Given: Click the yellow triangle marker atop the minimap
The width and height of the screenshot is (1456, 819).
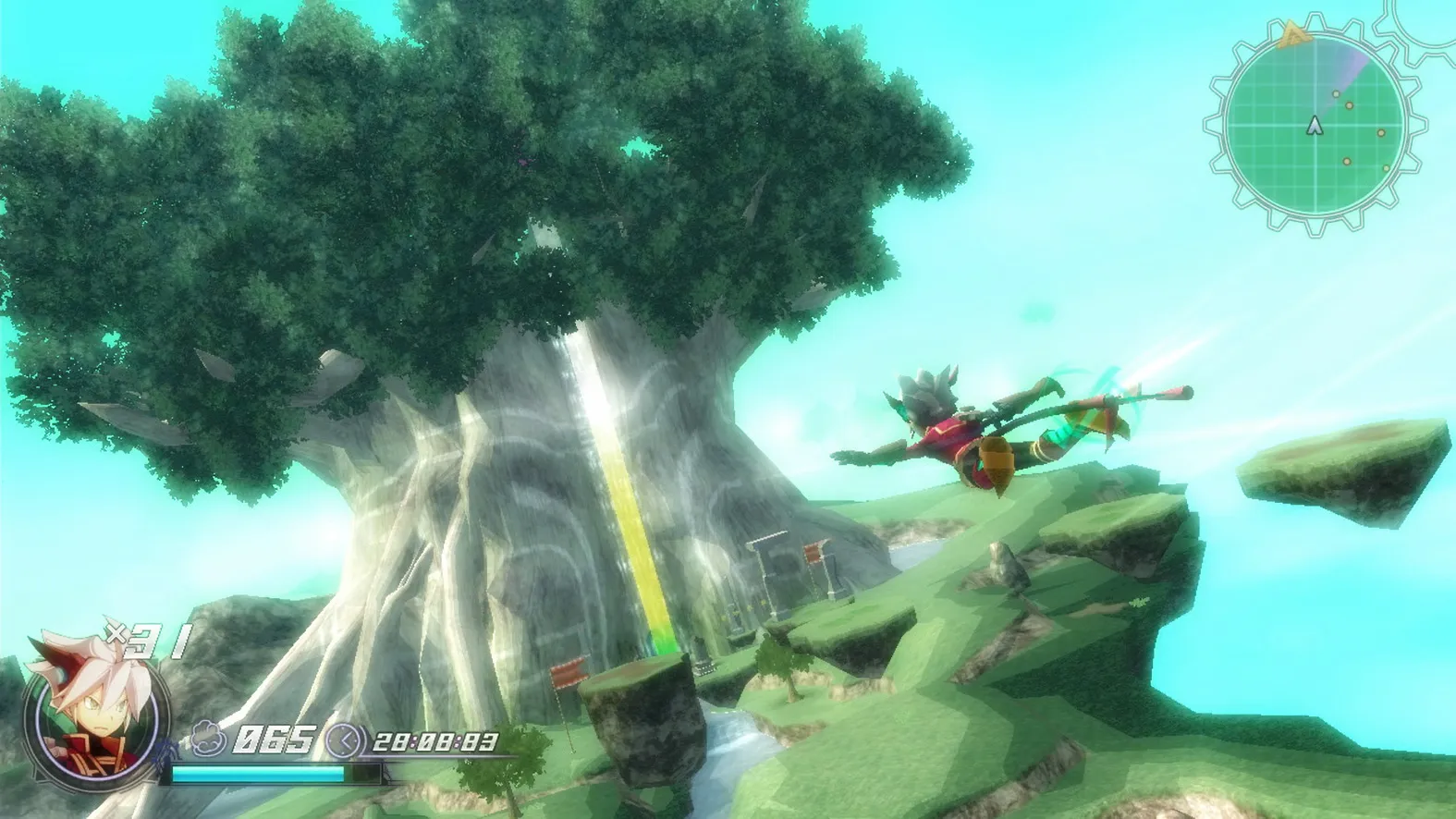Looking at the screenshot, I should (x=1293, y=32).
